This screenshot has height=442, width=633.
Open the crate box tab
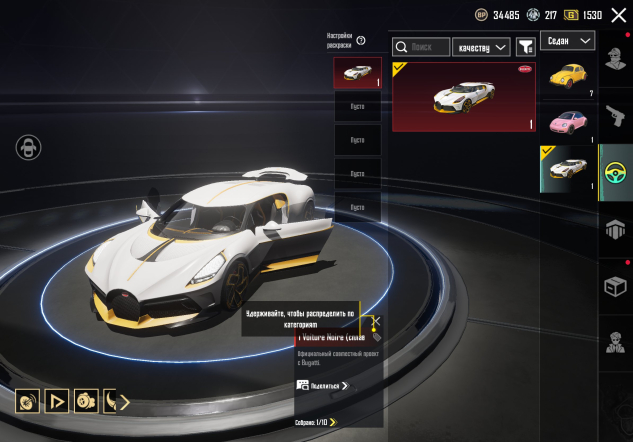coord(615,288)
